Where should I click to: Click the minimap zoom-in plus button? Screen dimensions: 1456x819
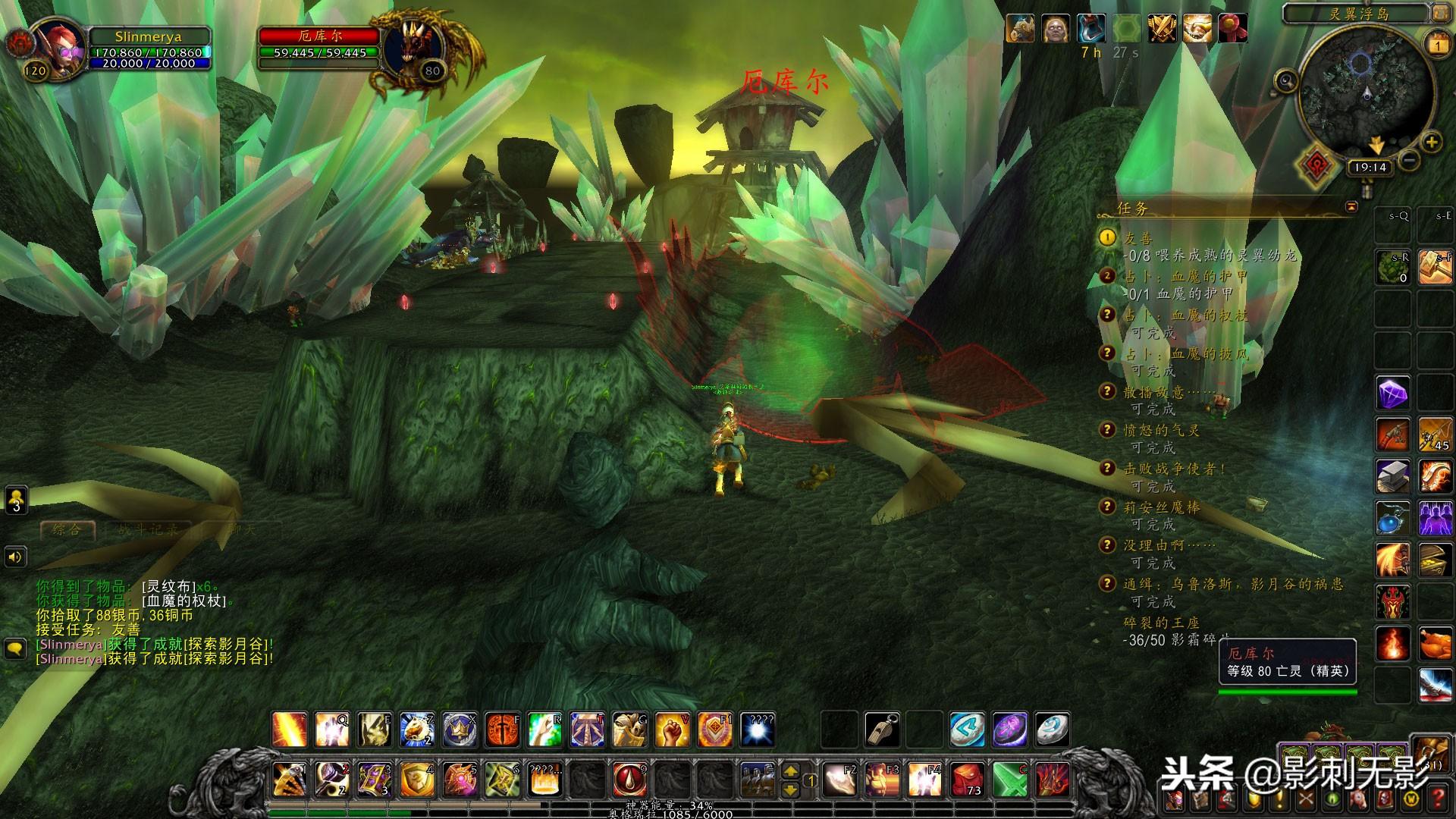click(1431, 142)
